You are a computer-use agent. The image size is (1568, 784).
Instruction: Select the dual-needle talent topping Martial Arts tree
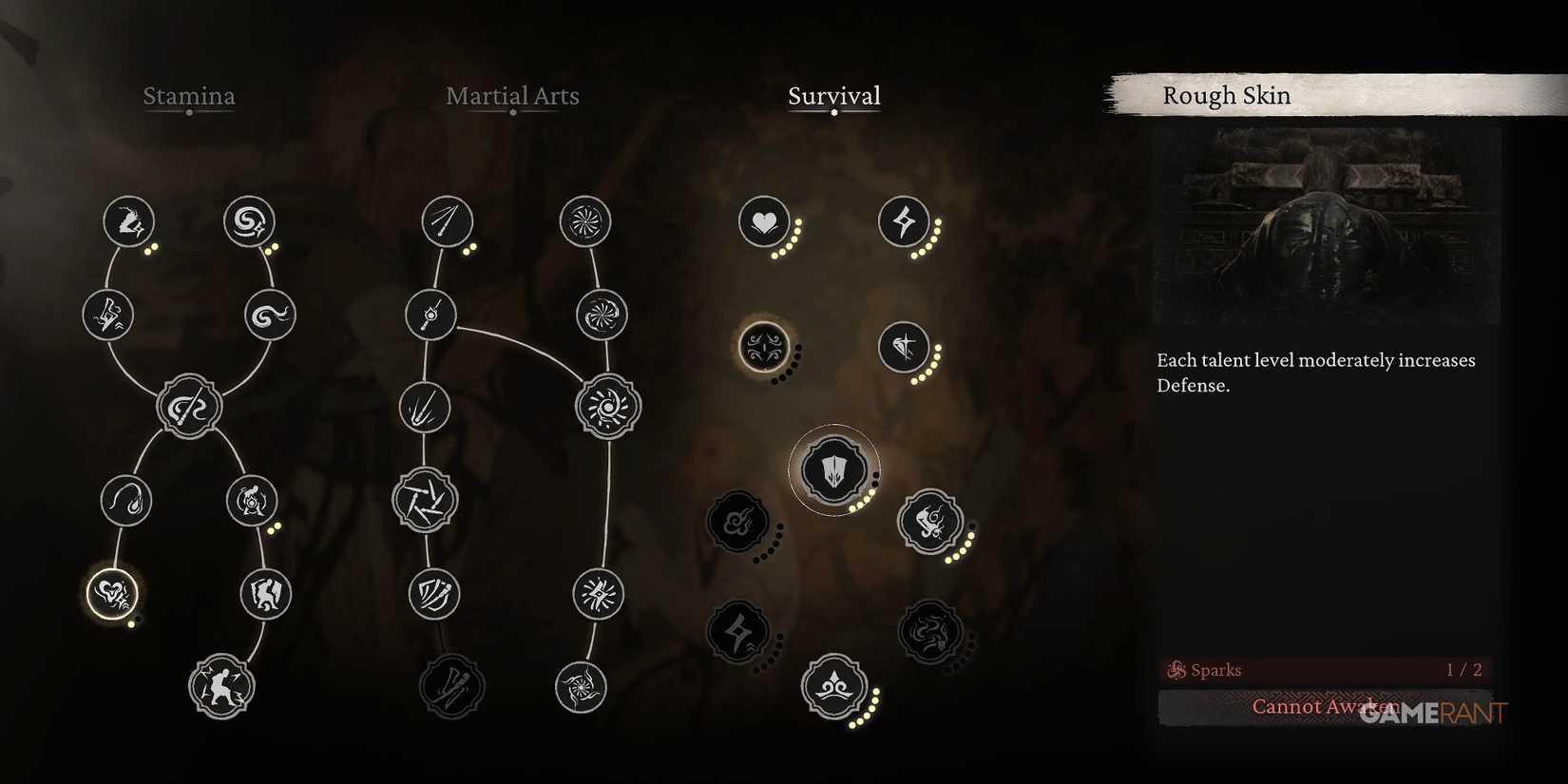(448, 221)
